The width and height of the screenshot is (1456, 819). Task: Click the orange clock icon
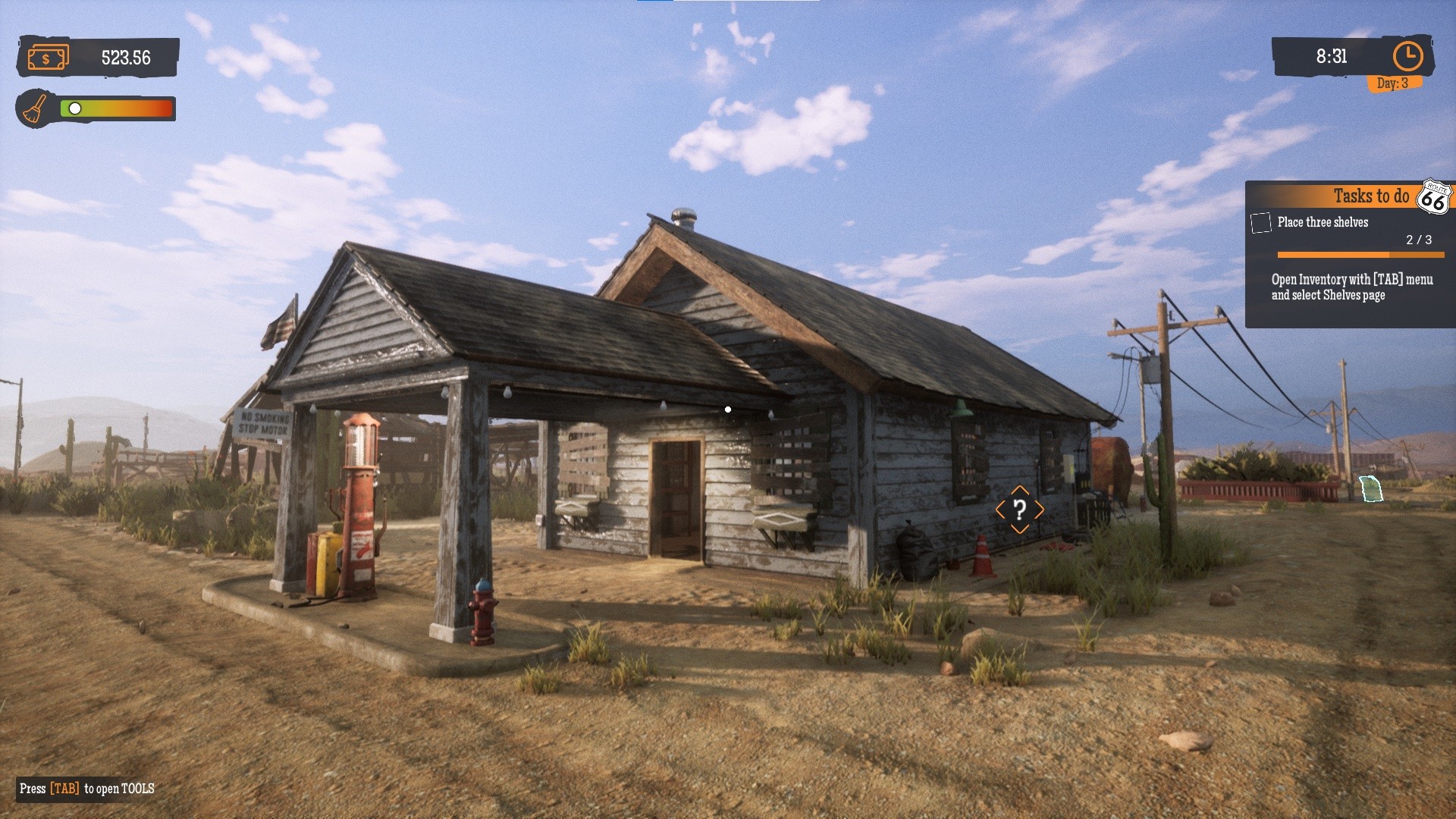point(1407,56)
